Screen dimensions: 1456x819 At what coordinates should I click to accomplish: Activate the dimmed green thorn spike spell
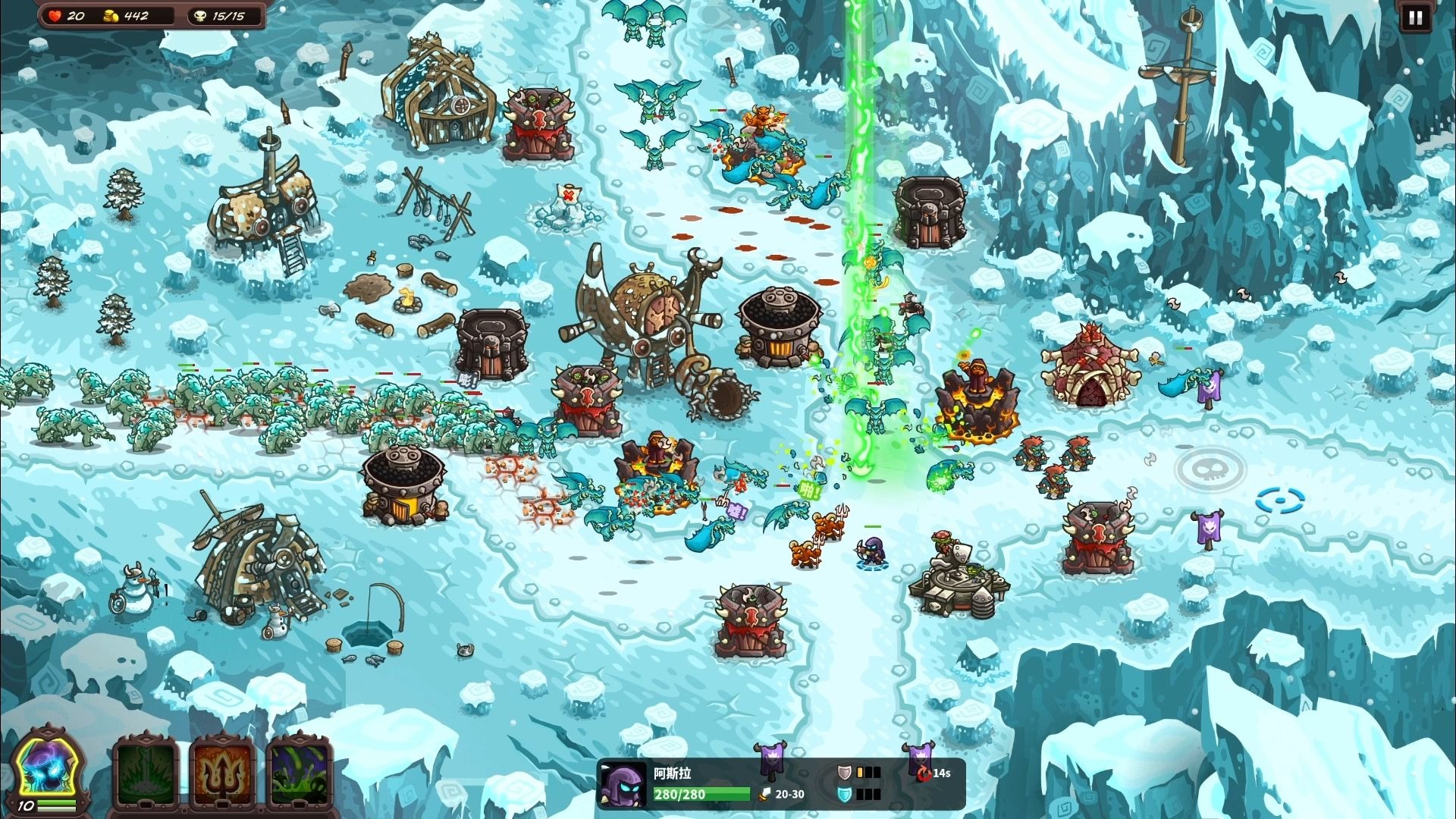pos(146,773)
